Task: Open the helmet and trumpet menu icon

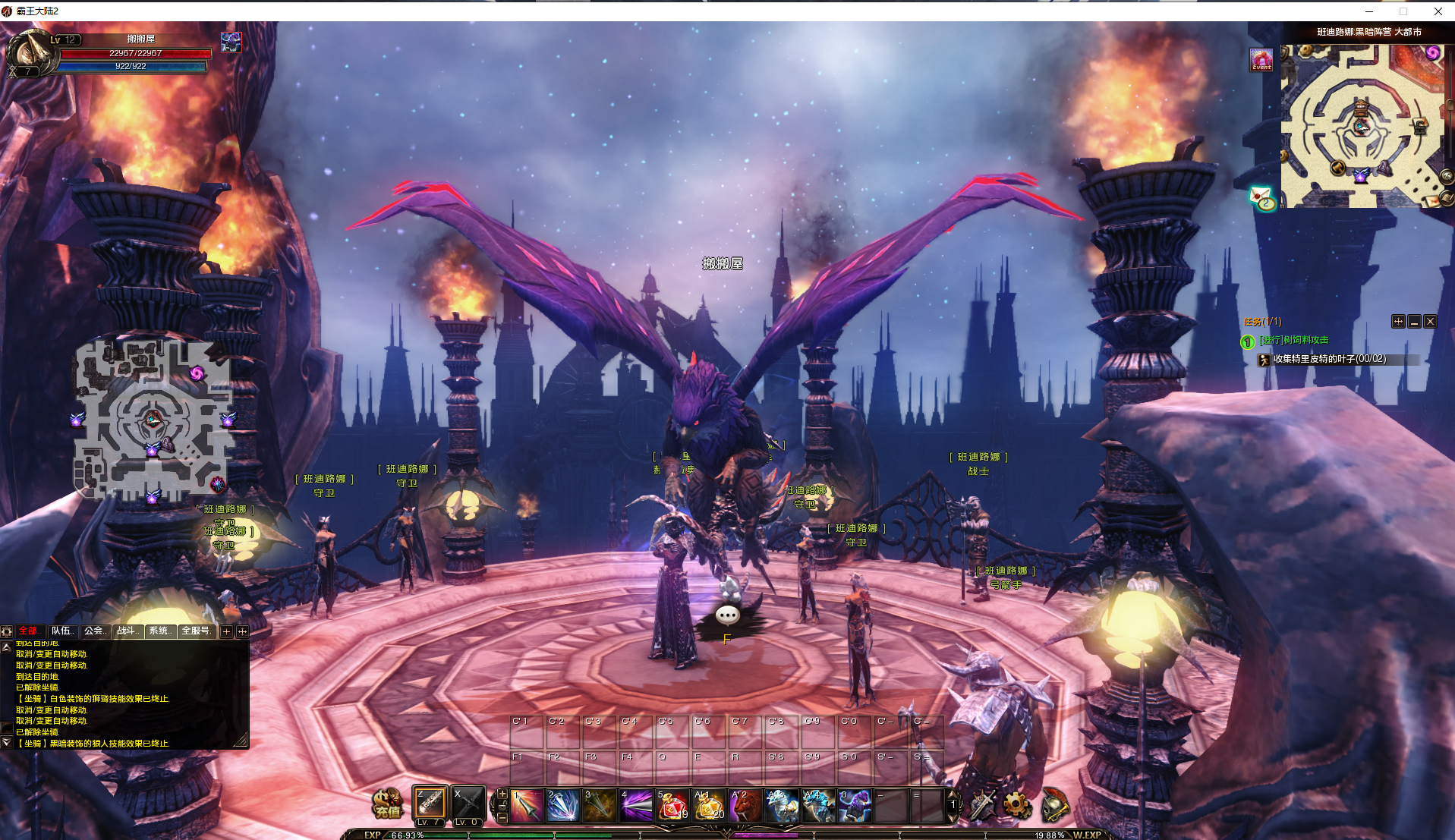Action: click(x=1054, y=805)
